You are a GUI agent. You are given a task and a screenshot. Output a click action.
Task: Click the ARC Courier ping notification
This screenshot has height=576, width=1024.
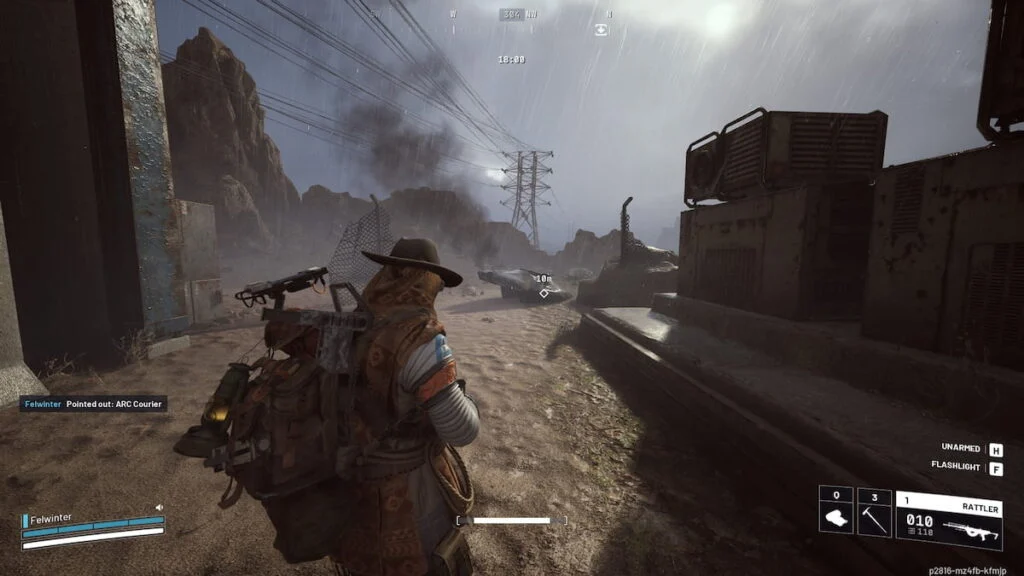tap(94, 404)
